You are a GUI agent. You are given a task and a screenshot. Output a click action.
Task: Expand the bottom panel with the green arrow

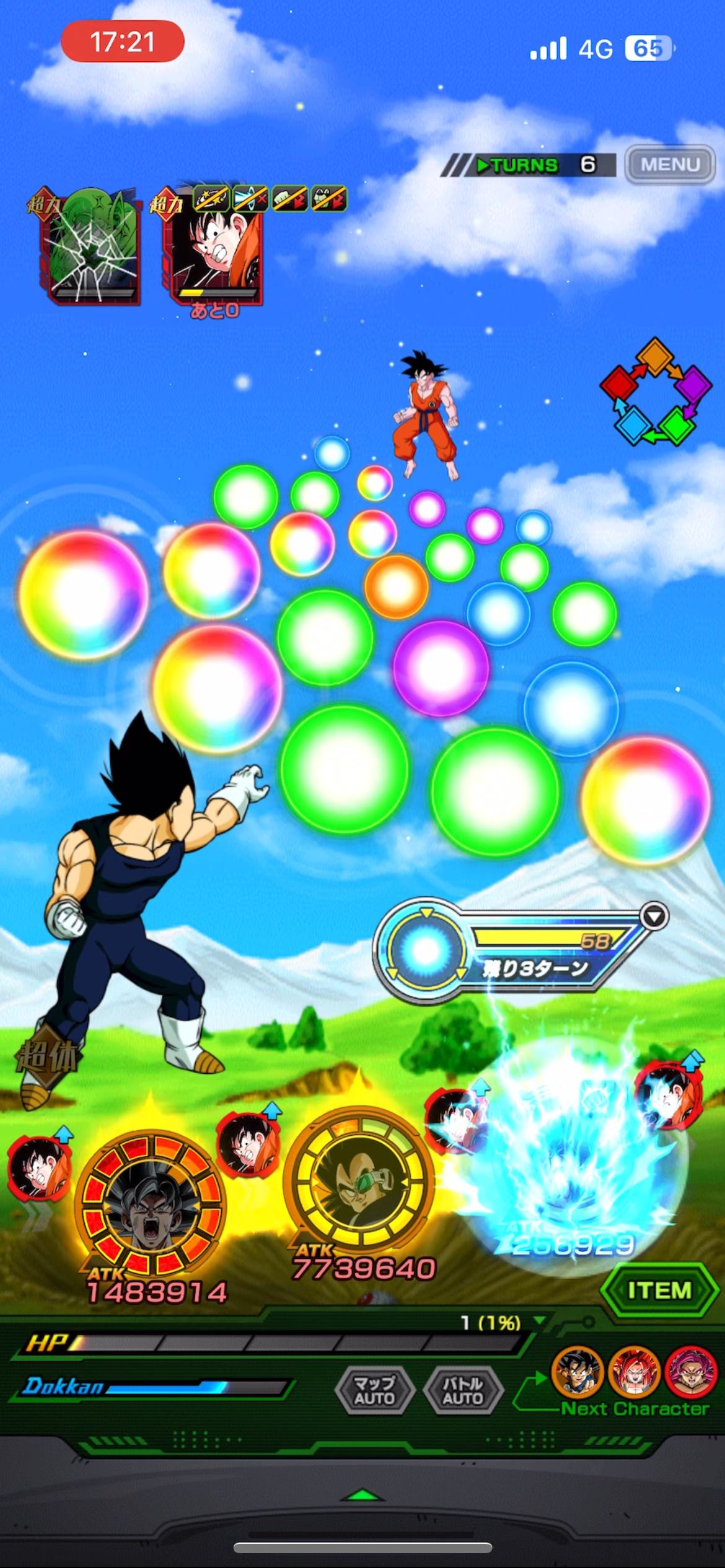click(x=362, y=1495)
